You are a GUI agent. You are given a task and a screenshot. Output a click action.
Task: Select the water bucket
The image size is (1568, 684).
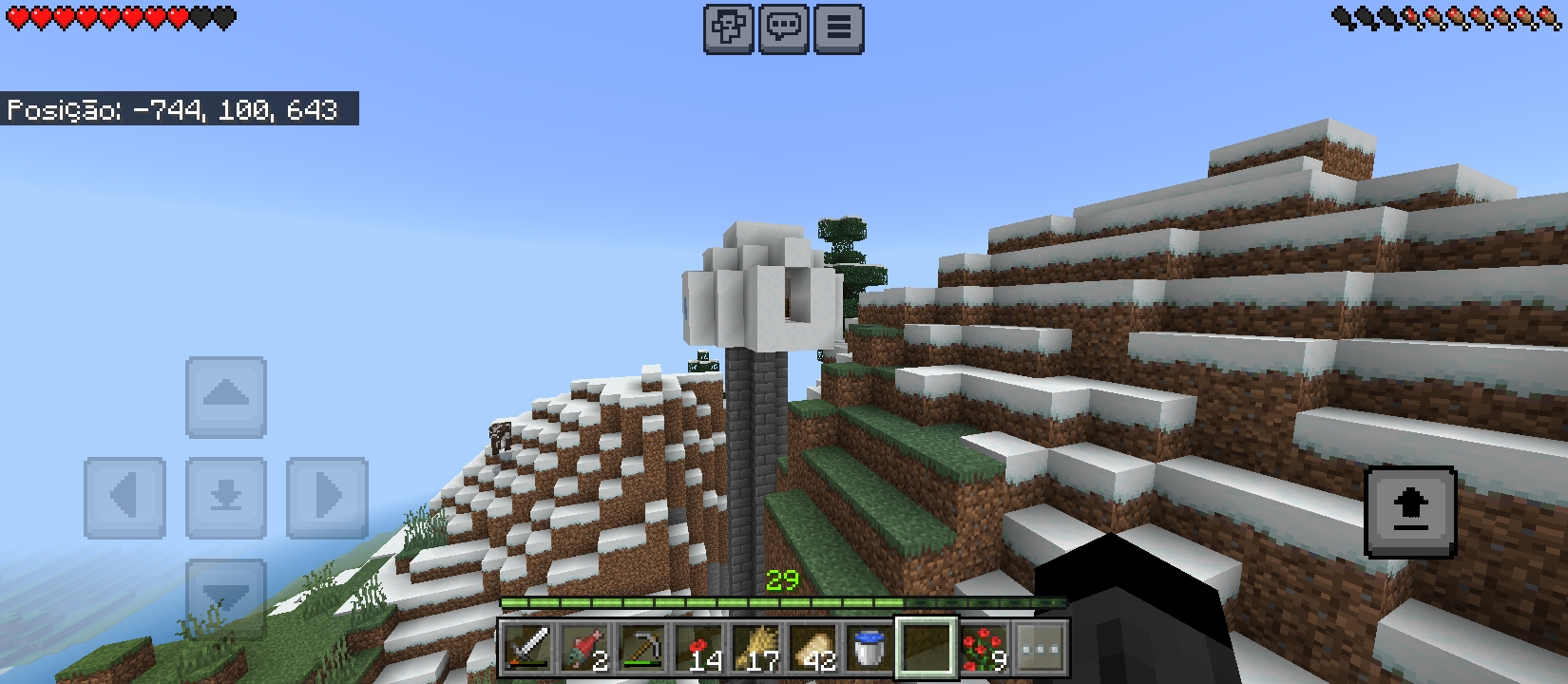[x=872, y=649]
